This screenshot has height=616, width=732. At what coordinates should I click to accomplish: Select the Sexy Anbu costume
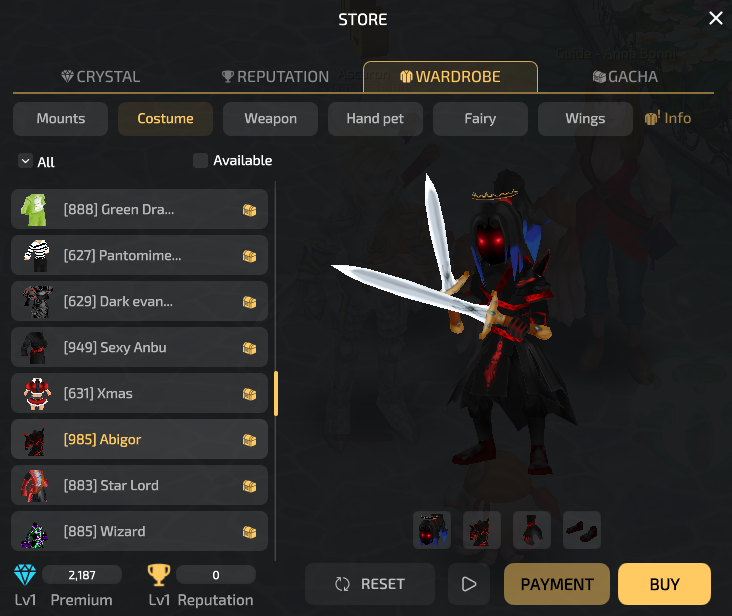coord(140,348)
